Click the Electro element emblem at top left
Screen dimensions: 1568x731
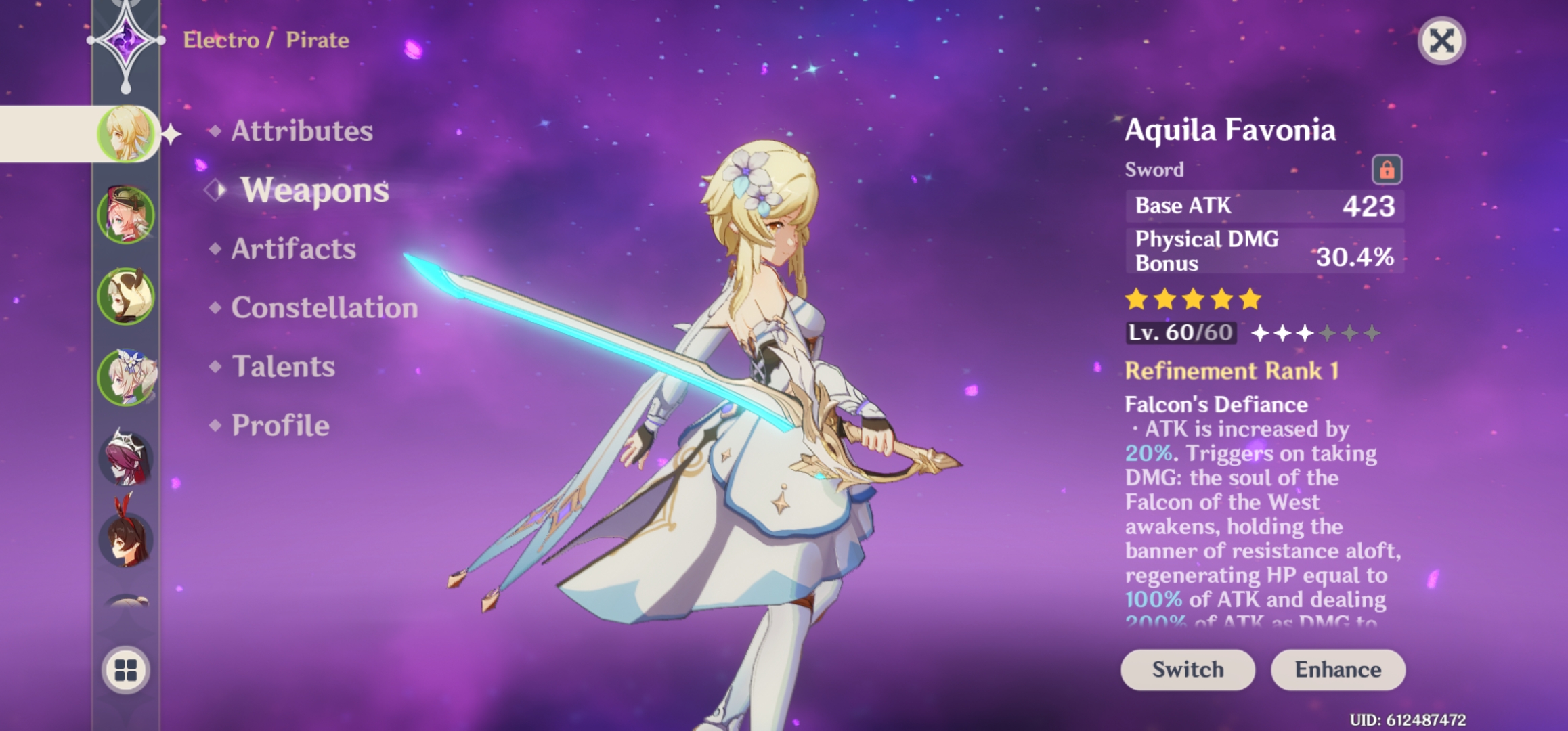126,41
